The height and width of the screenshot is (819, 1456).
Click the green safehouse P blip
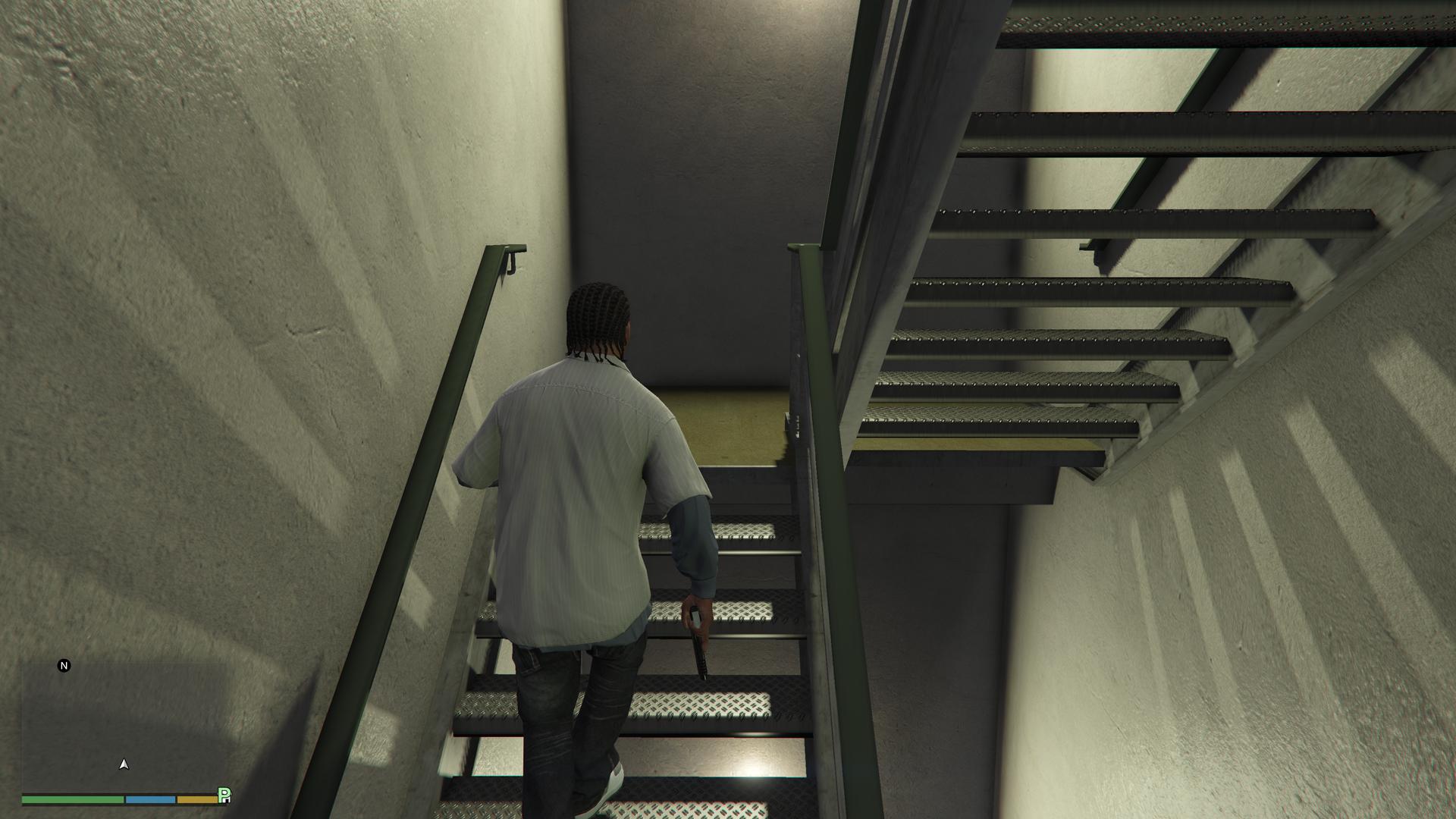223,793
